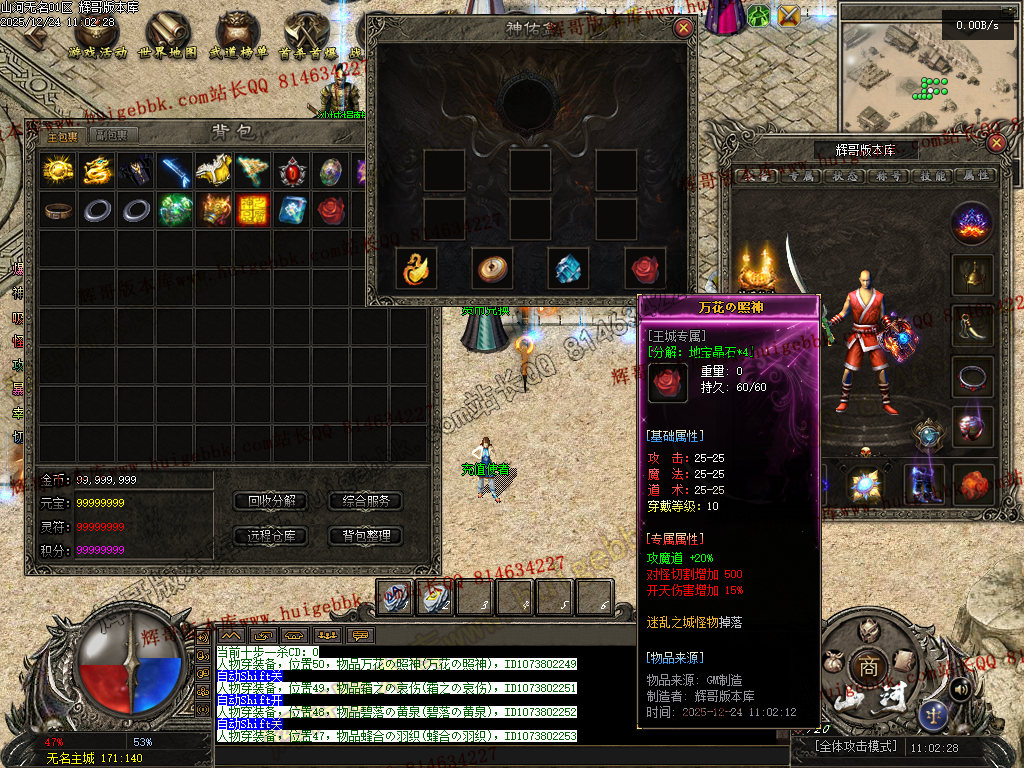This screenshot has height=768, width=1024.
Task: Open 综合服务 general services
Action: pyautogui.click(x=365, y=501)
